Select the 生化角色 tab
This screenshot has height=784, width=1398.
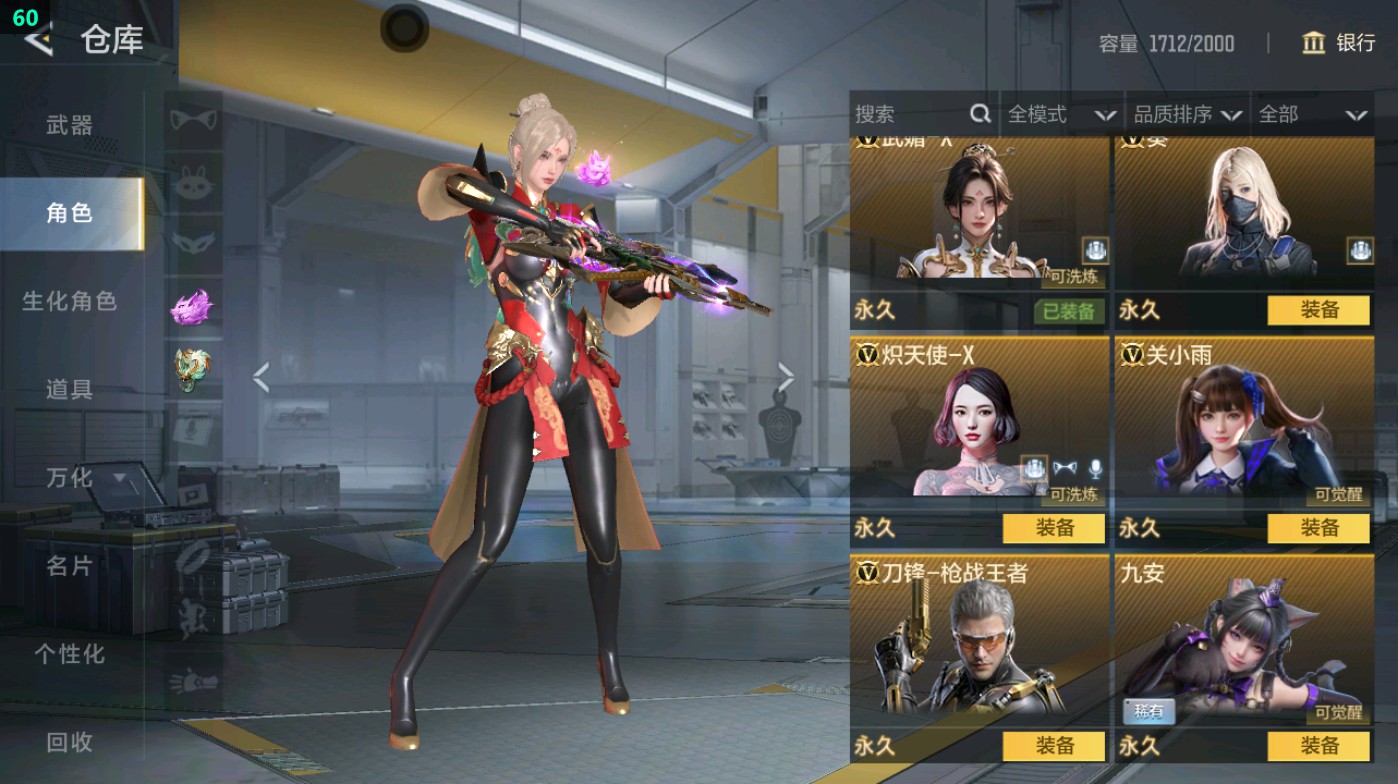[70, 301]
